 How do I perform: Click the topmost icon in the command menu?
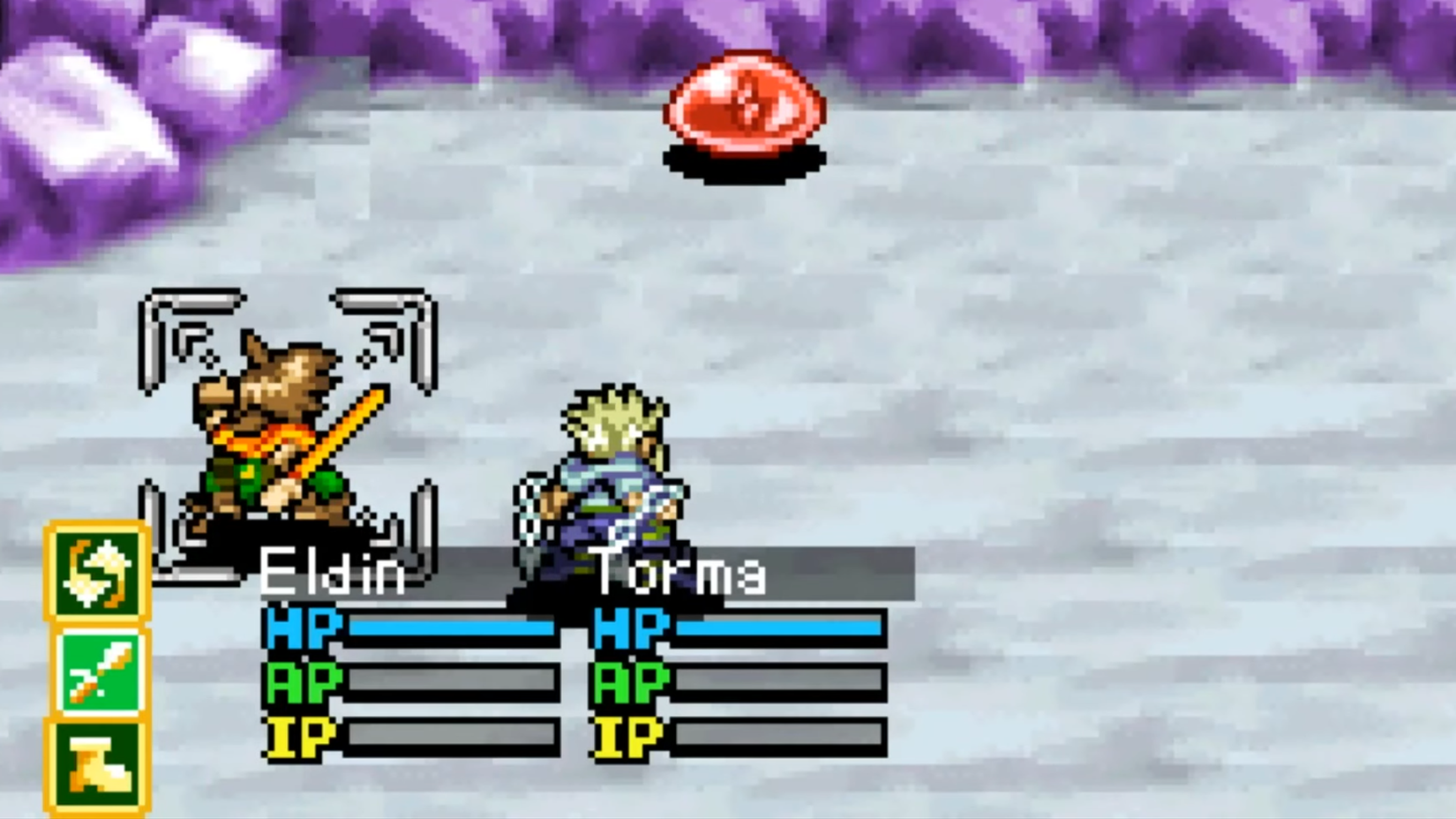click(x=97, y=574)
